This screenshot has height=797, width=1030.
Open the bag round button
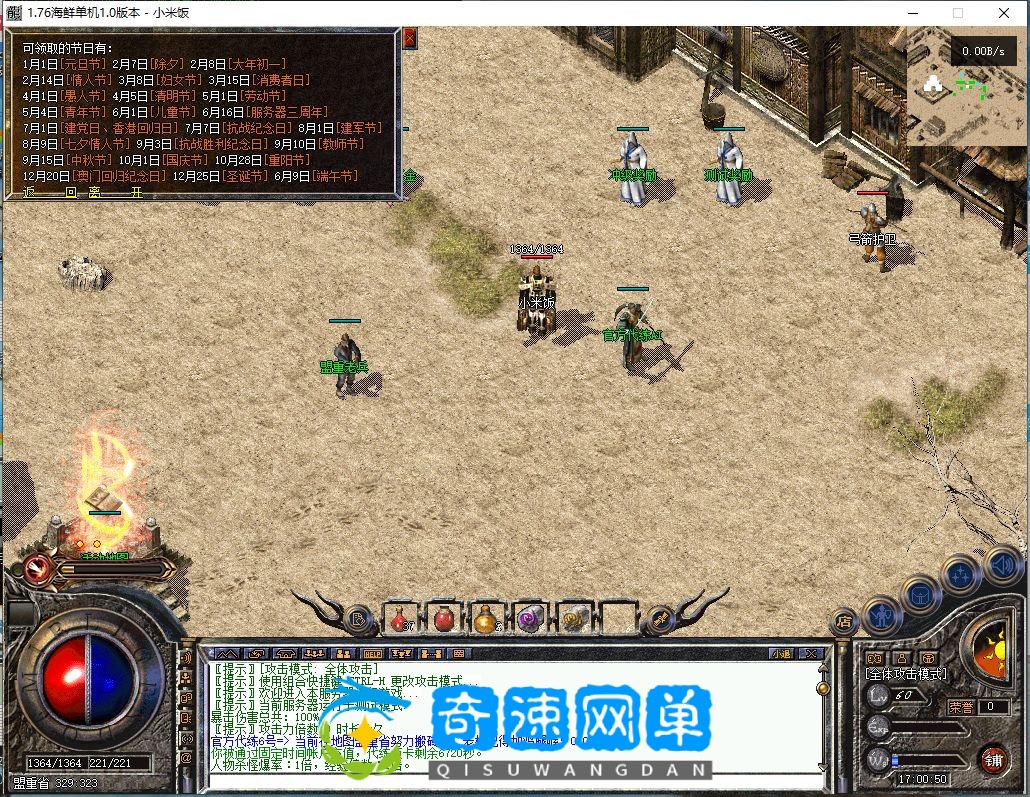920,596
